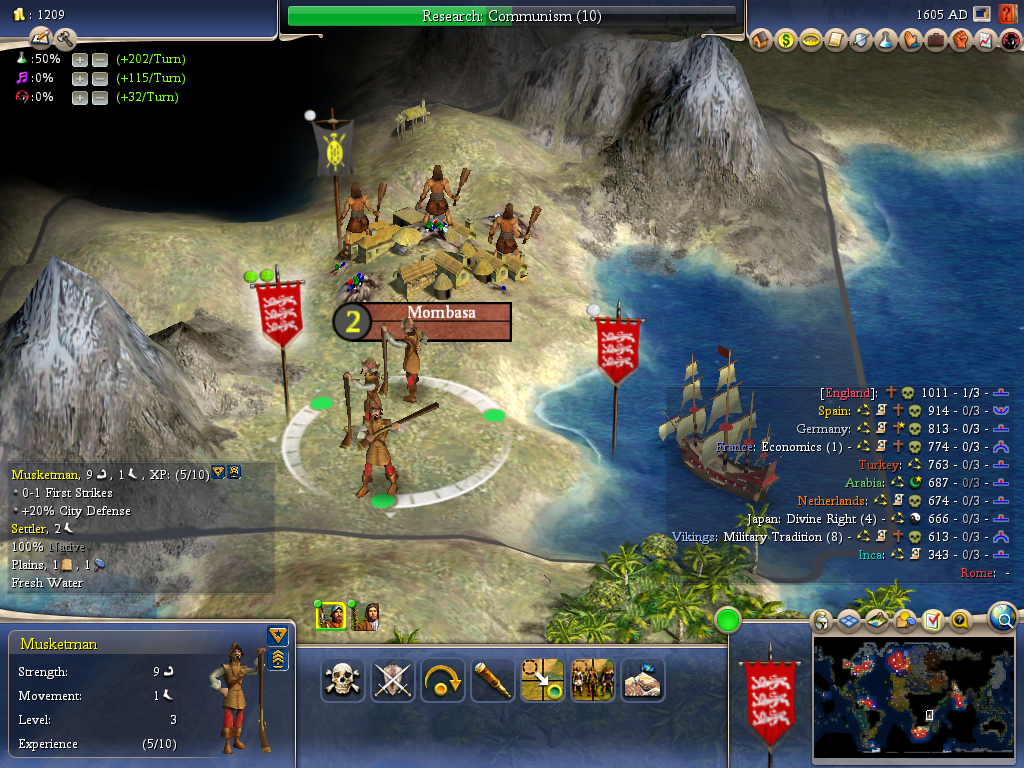Viewport: 1024px width, 768px height.
Task: Decrease the culture rate
Action: pos(100,79)
